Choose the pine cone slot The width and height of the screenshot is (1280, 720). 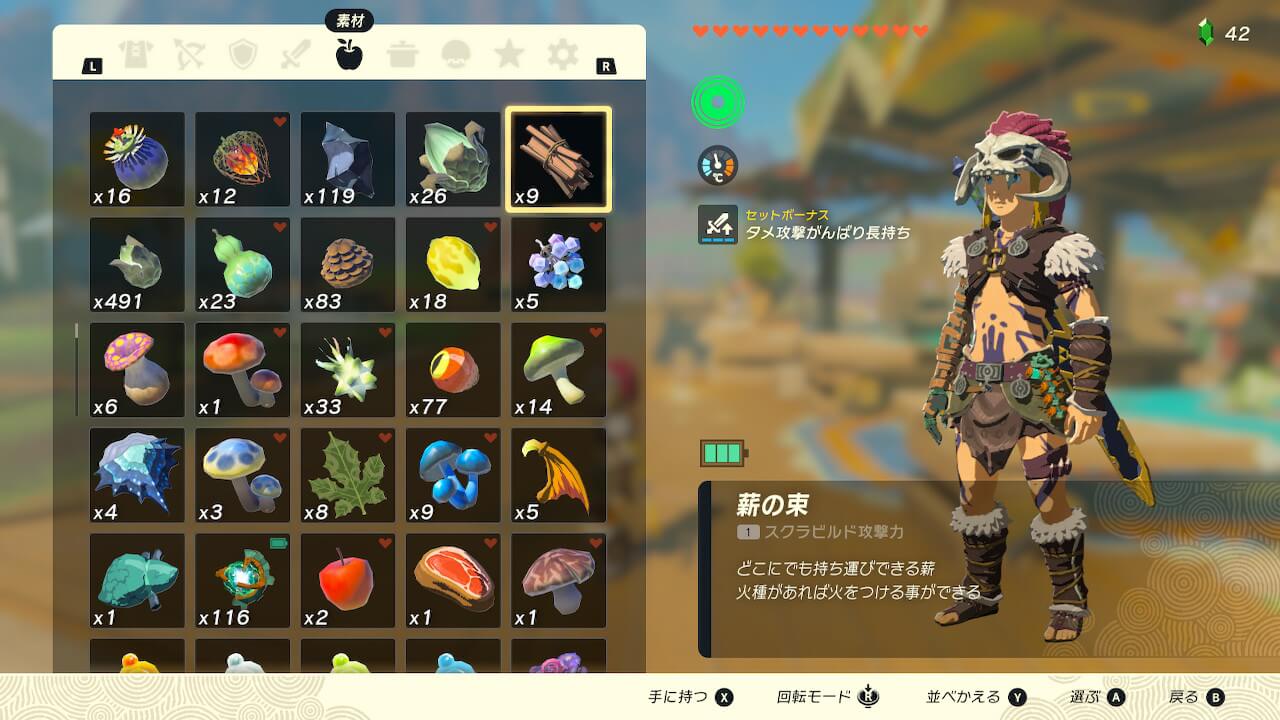[x=348, y=265]
